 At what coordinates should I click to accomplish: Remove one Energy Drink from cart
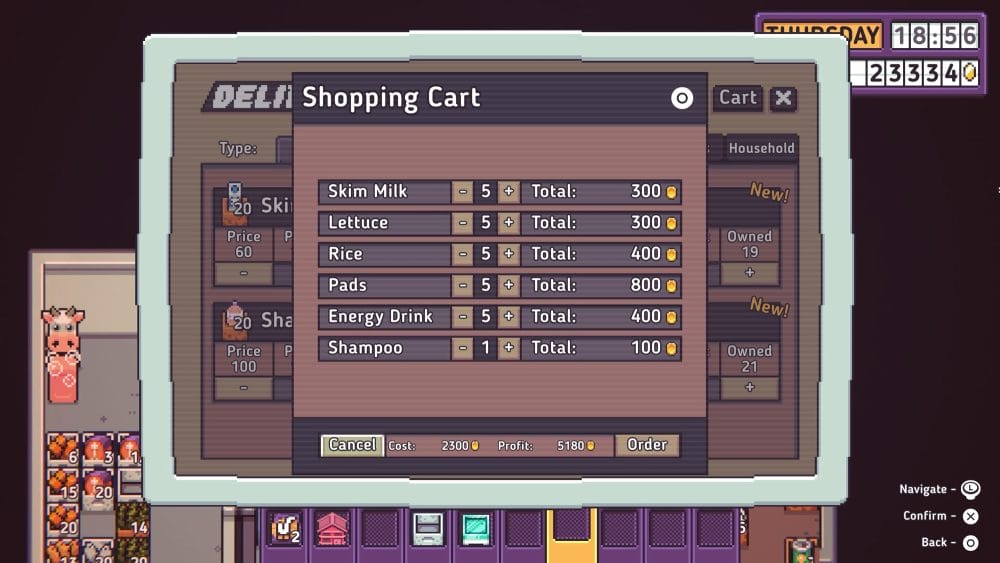click(x=462, y=317)
